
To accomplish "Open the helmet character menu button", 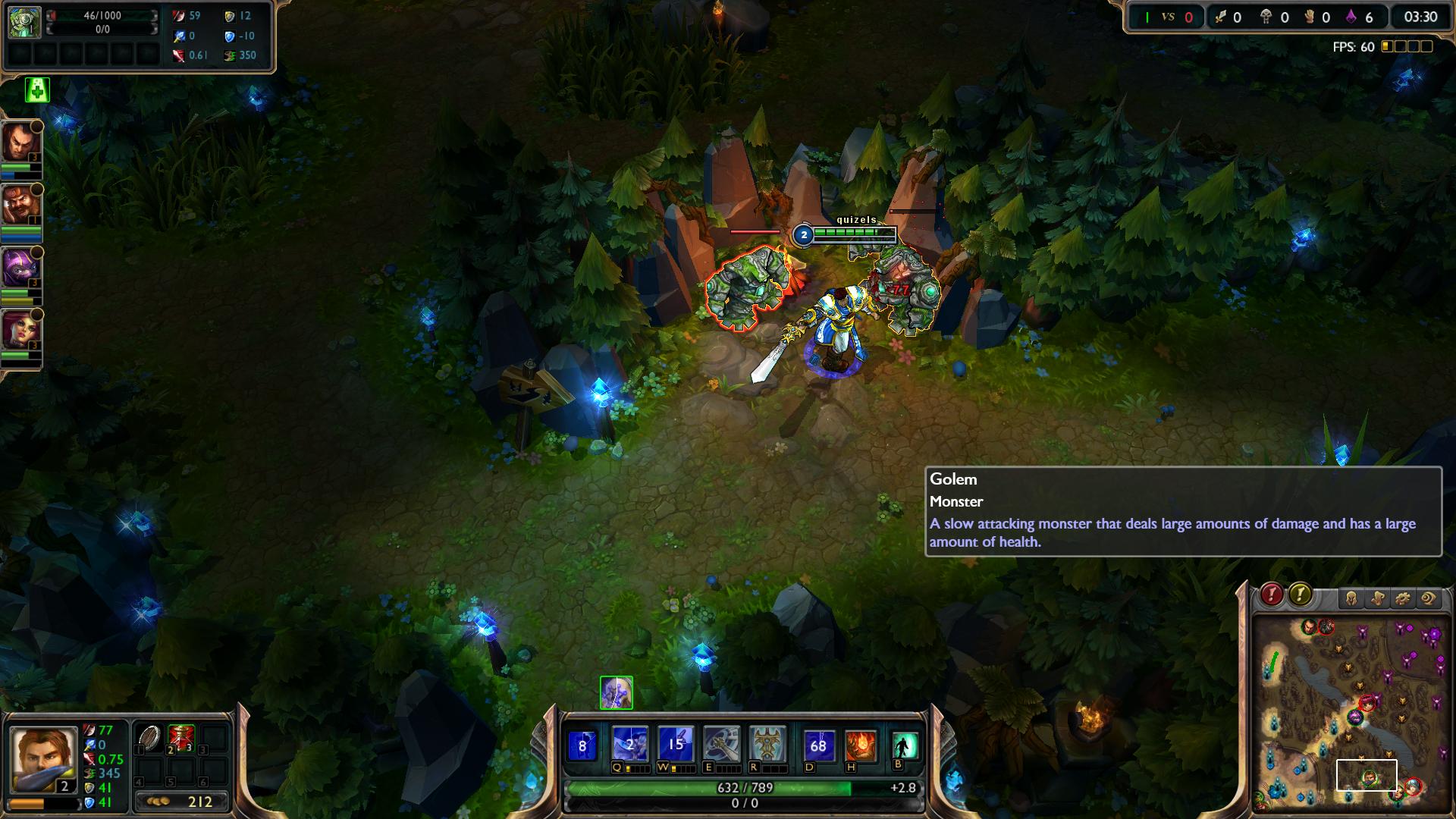I will [1351, 599].
